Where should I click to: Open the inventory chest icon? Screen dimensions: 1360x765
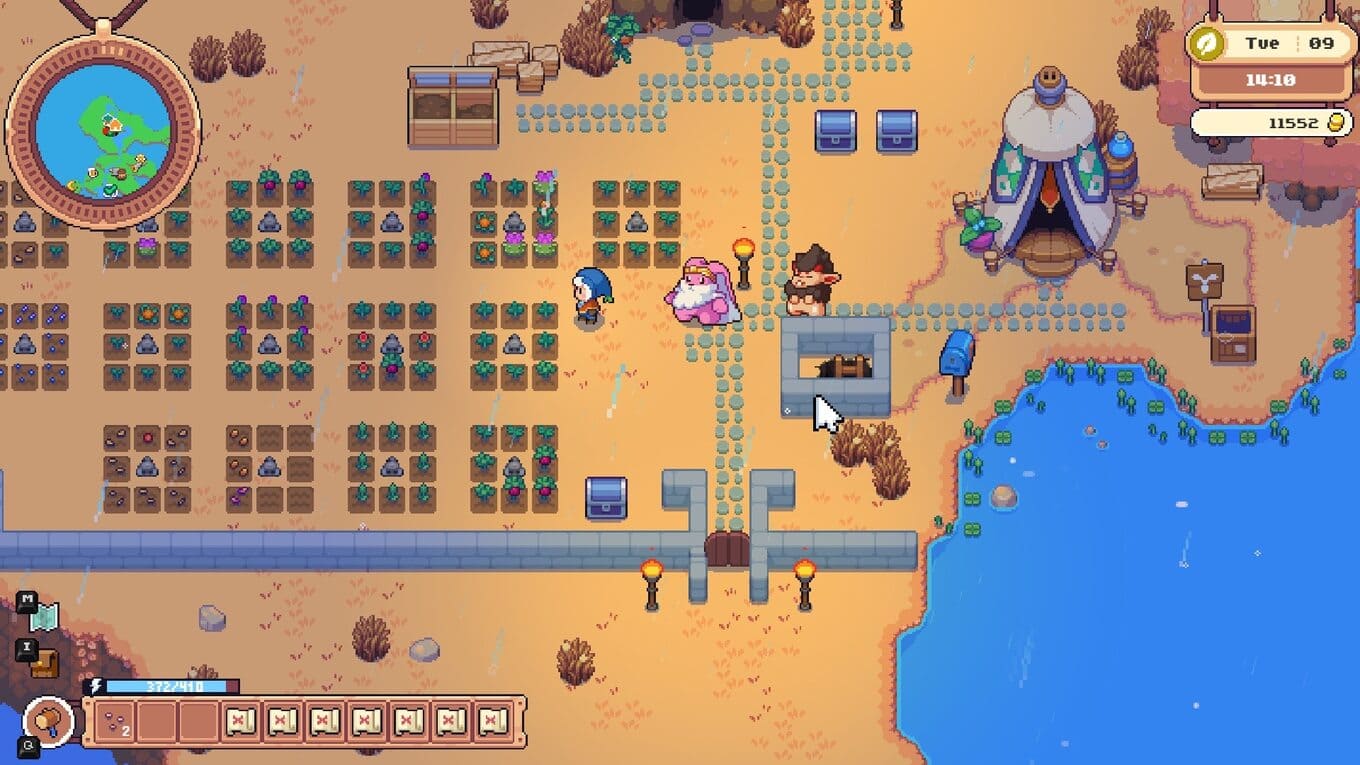44,663
